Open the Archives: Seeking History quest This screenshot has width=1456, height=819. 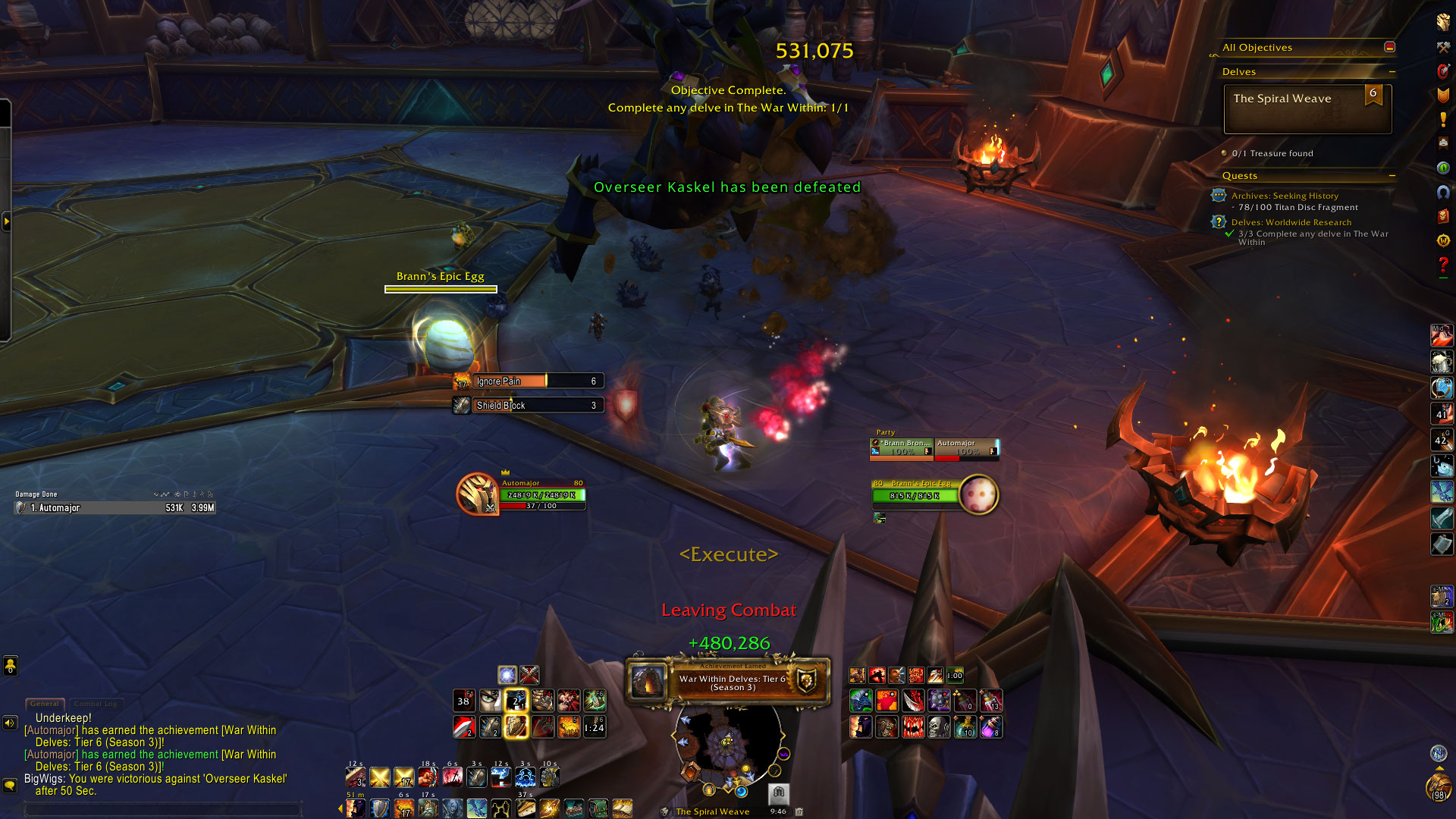pyautogui.click(x=1285, y=196)
